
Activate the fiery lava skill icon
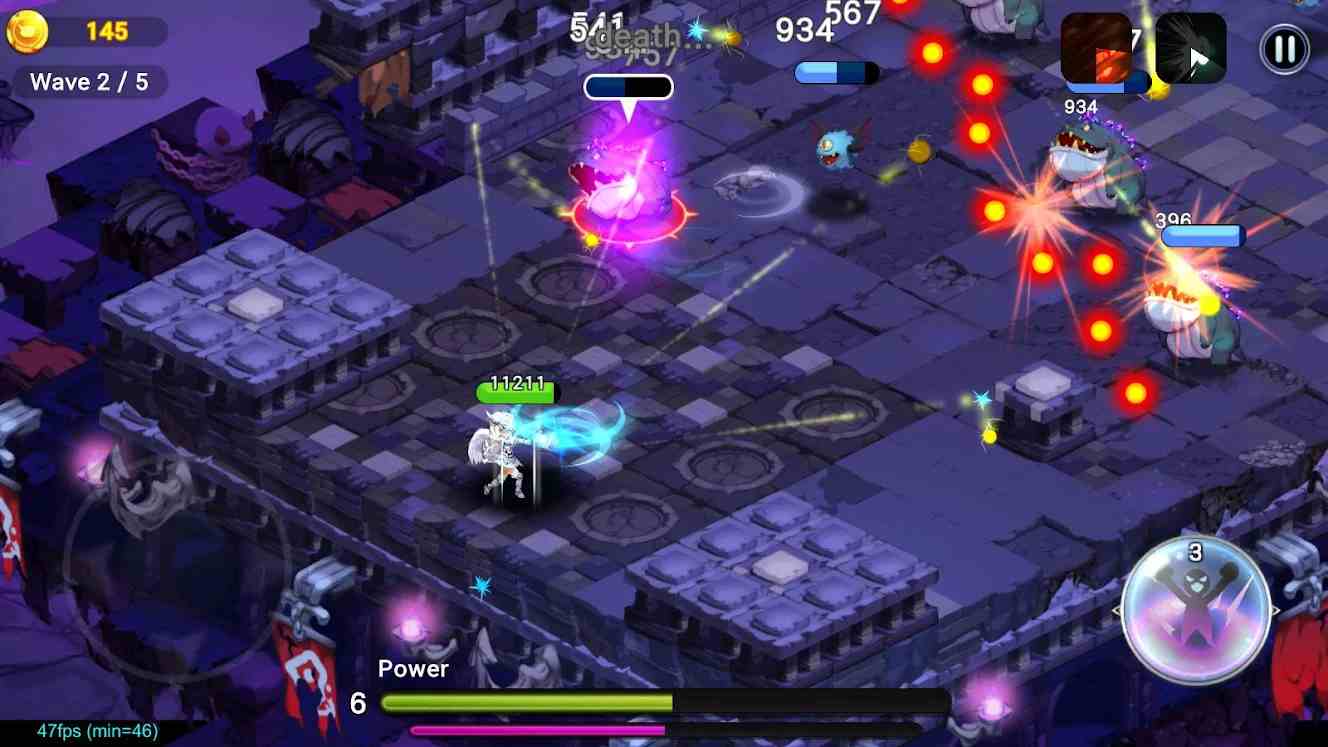tap(1094, 45)
